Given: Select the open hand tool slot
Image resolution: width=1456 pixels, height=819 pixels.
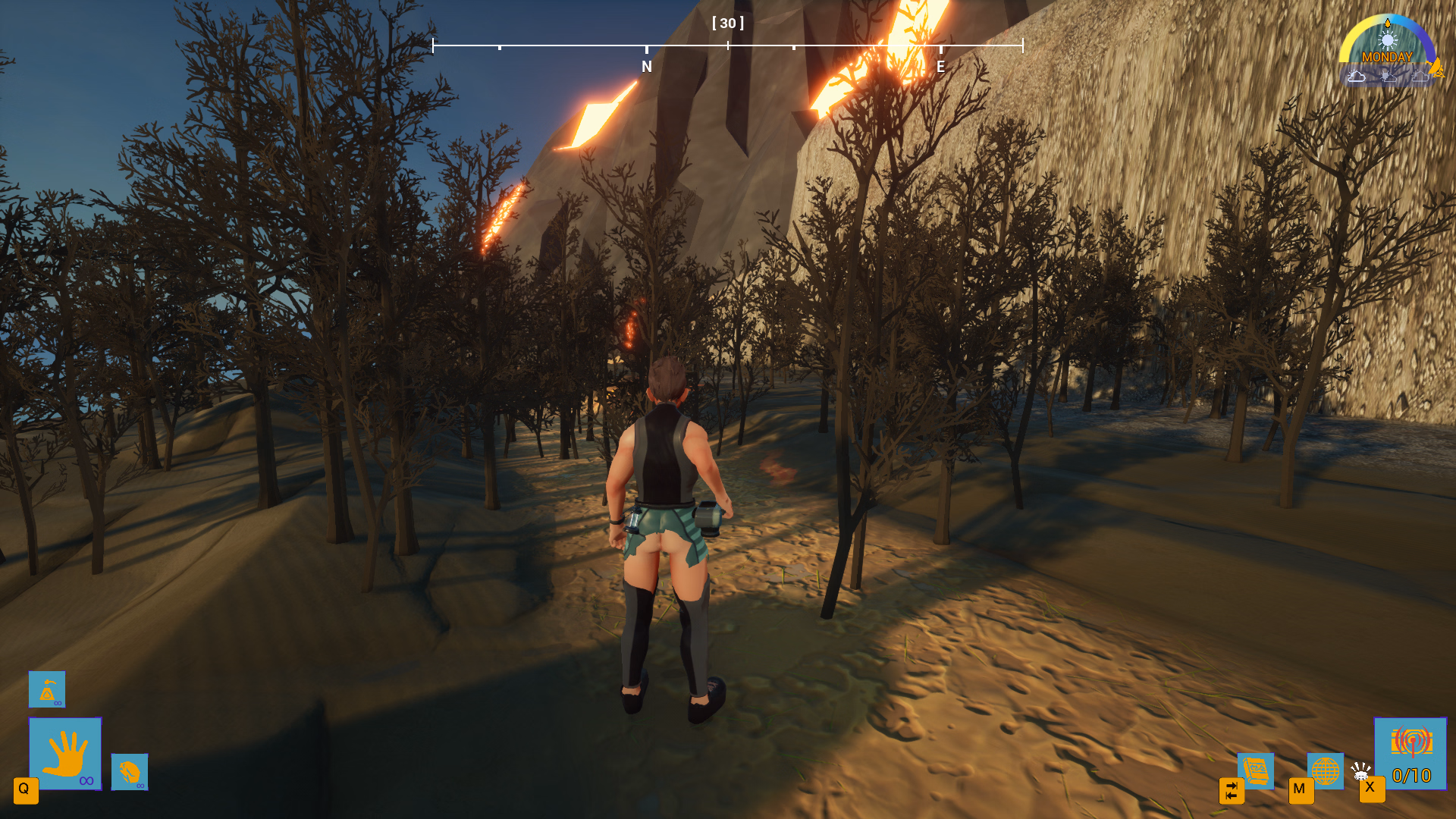Looking at the screenshot, I should coord(65,753).
